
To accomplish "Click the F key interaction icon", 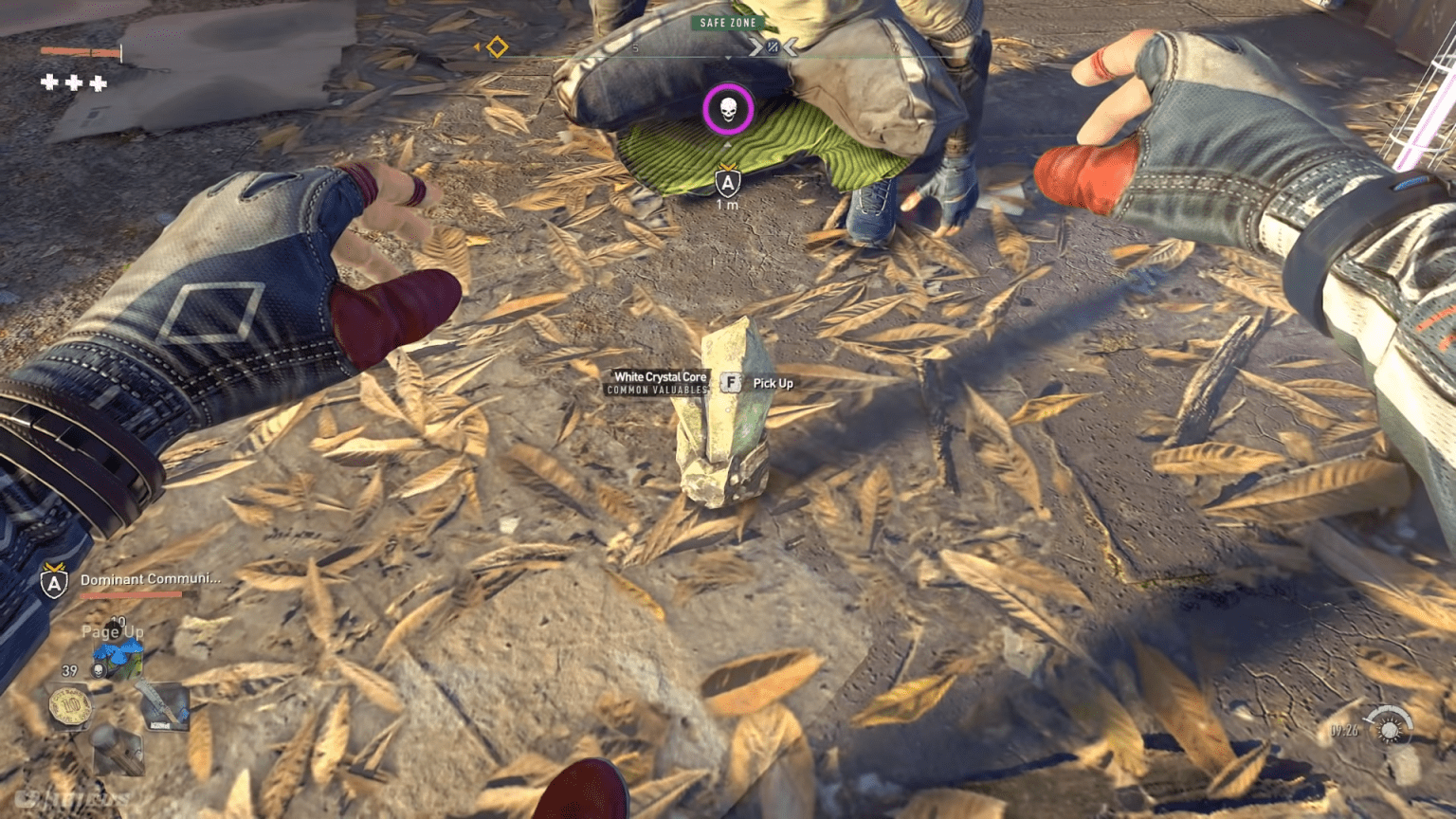I will (x=730, y=383).
